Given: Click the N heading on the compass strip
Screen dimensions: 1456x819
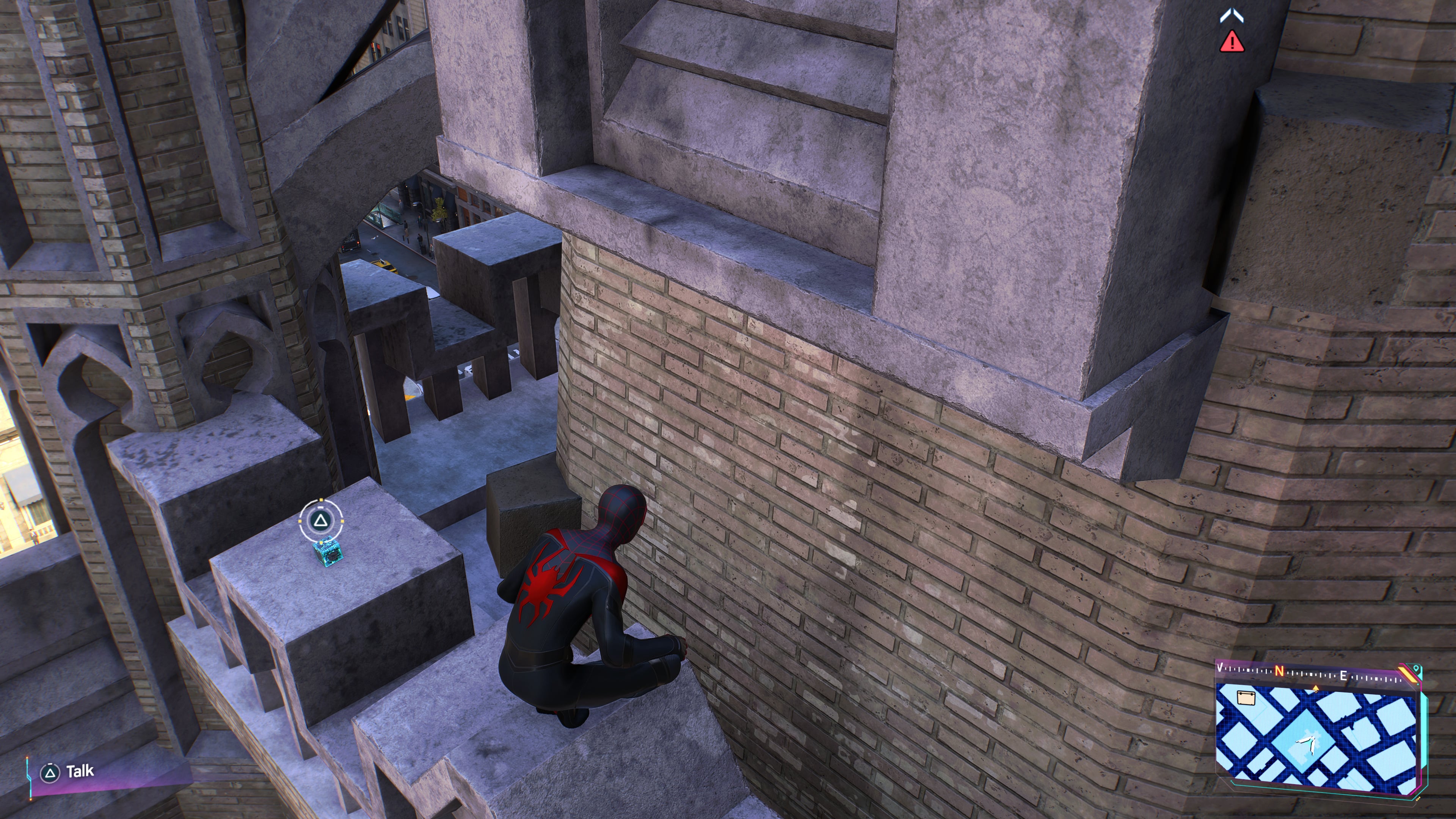Looking at the screenshot, I should tap(1280, 671).
